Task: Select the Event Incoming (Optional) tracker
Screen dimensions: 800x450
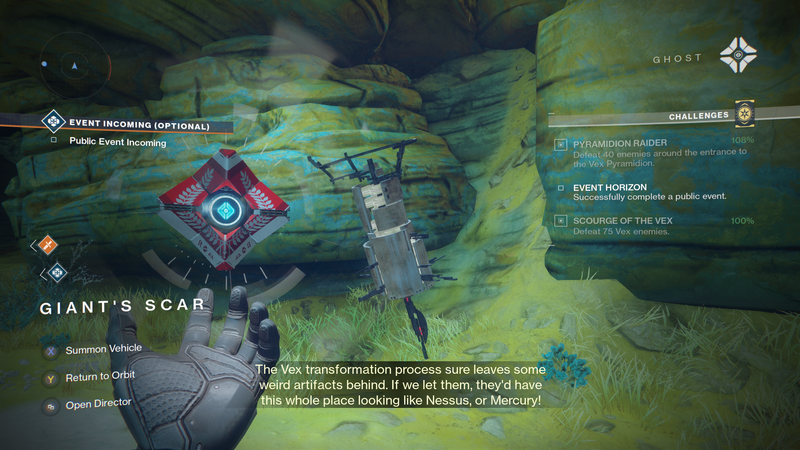Action: click(139, 126)
